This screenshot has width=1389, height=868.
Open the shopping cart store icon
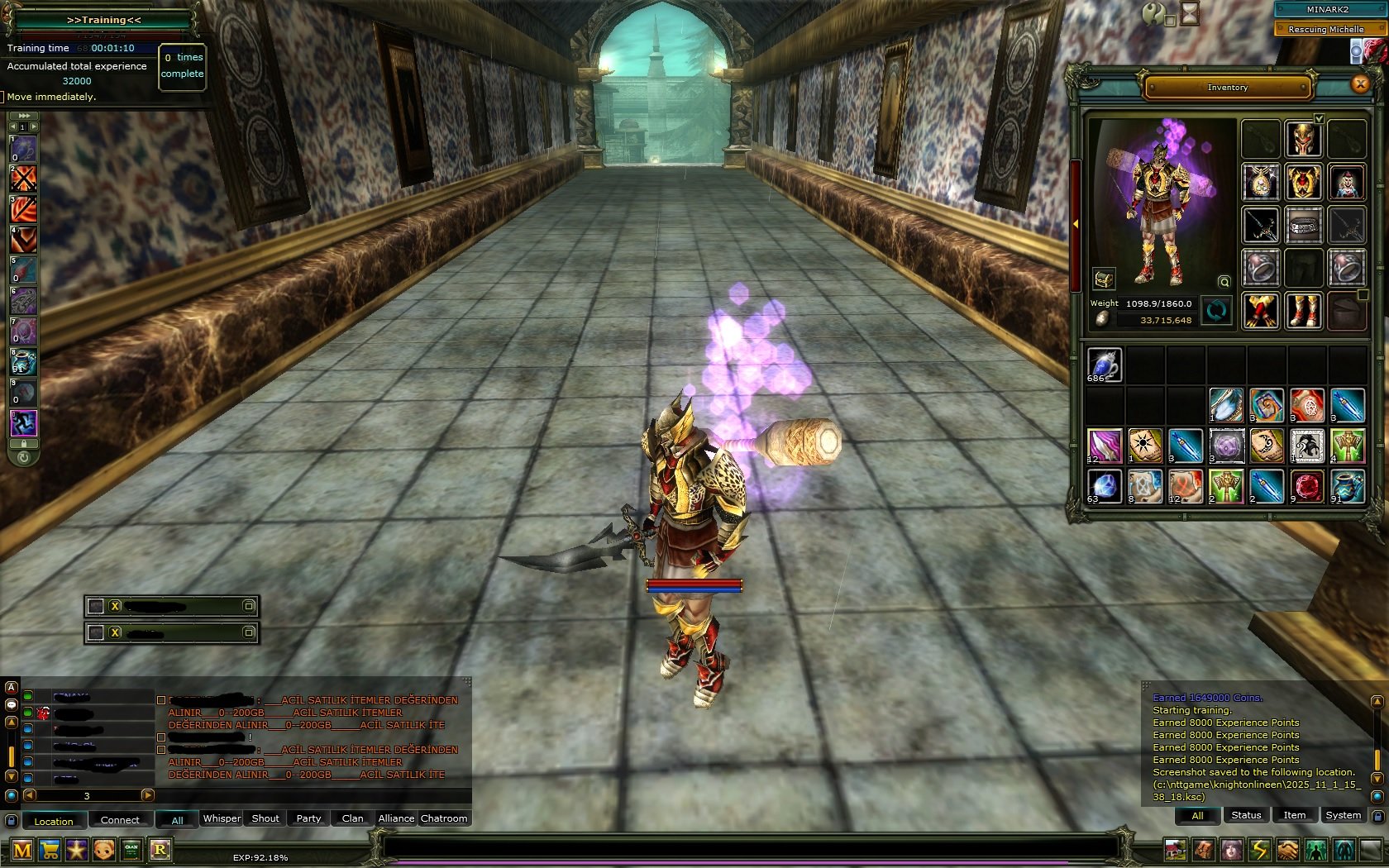tap(50, 850)
